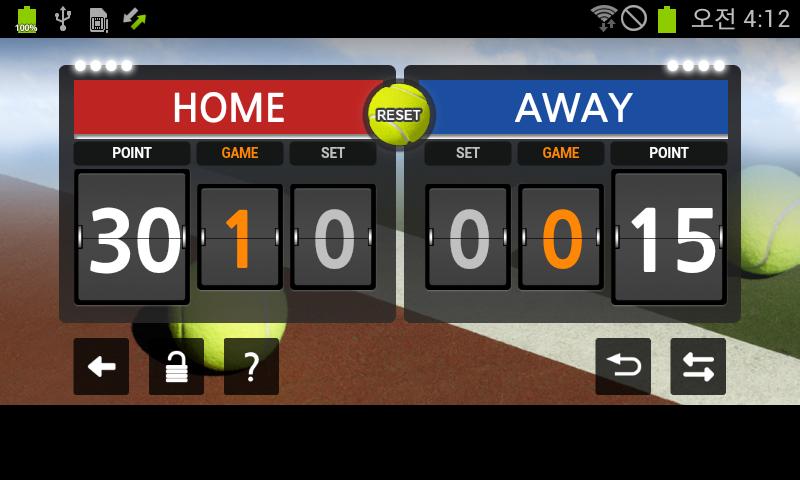
Task: Undo the last score with the curved arrow
Action: 623,367
